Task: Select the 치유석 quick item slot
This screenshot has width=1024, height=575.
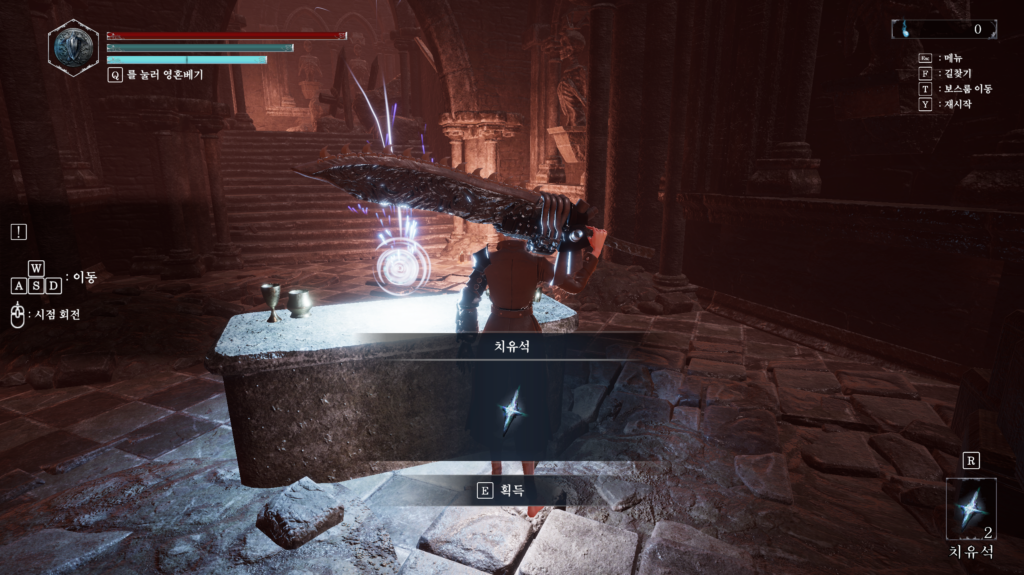Action: [x=970, y=510]
